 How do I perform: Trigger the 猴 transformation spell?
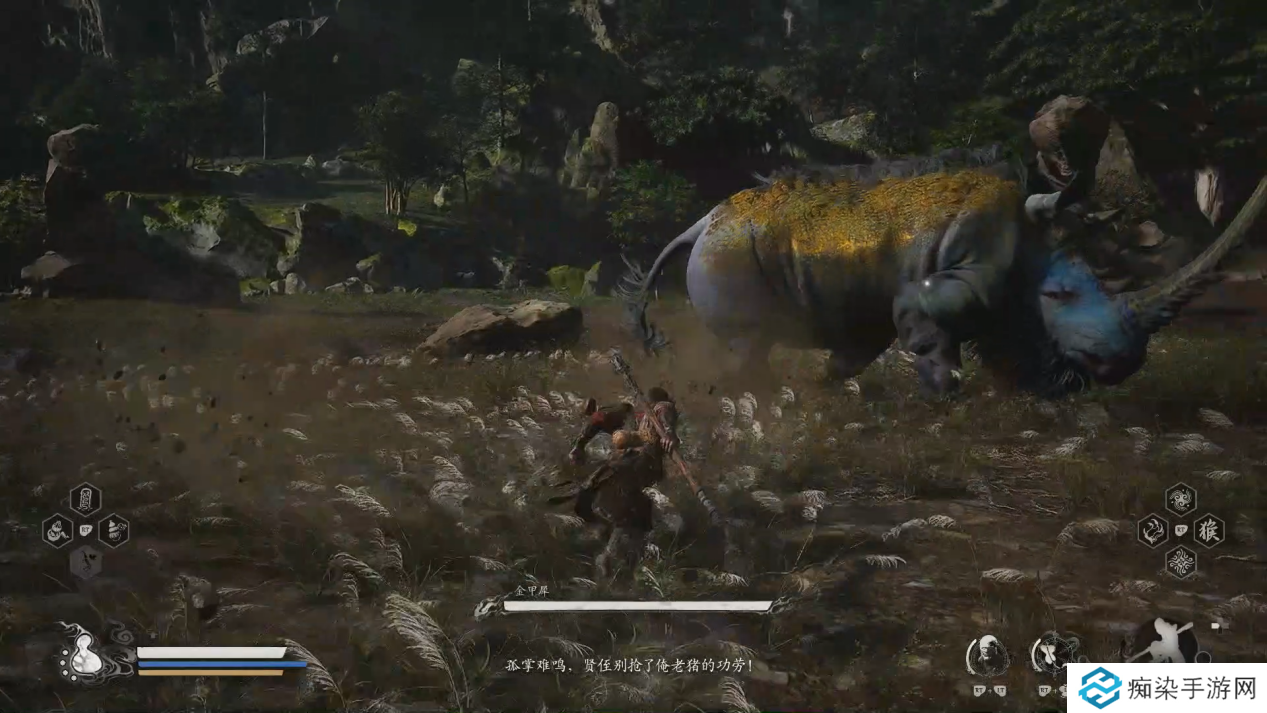1208,530
